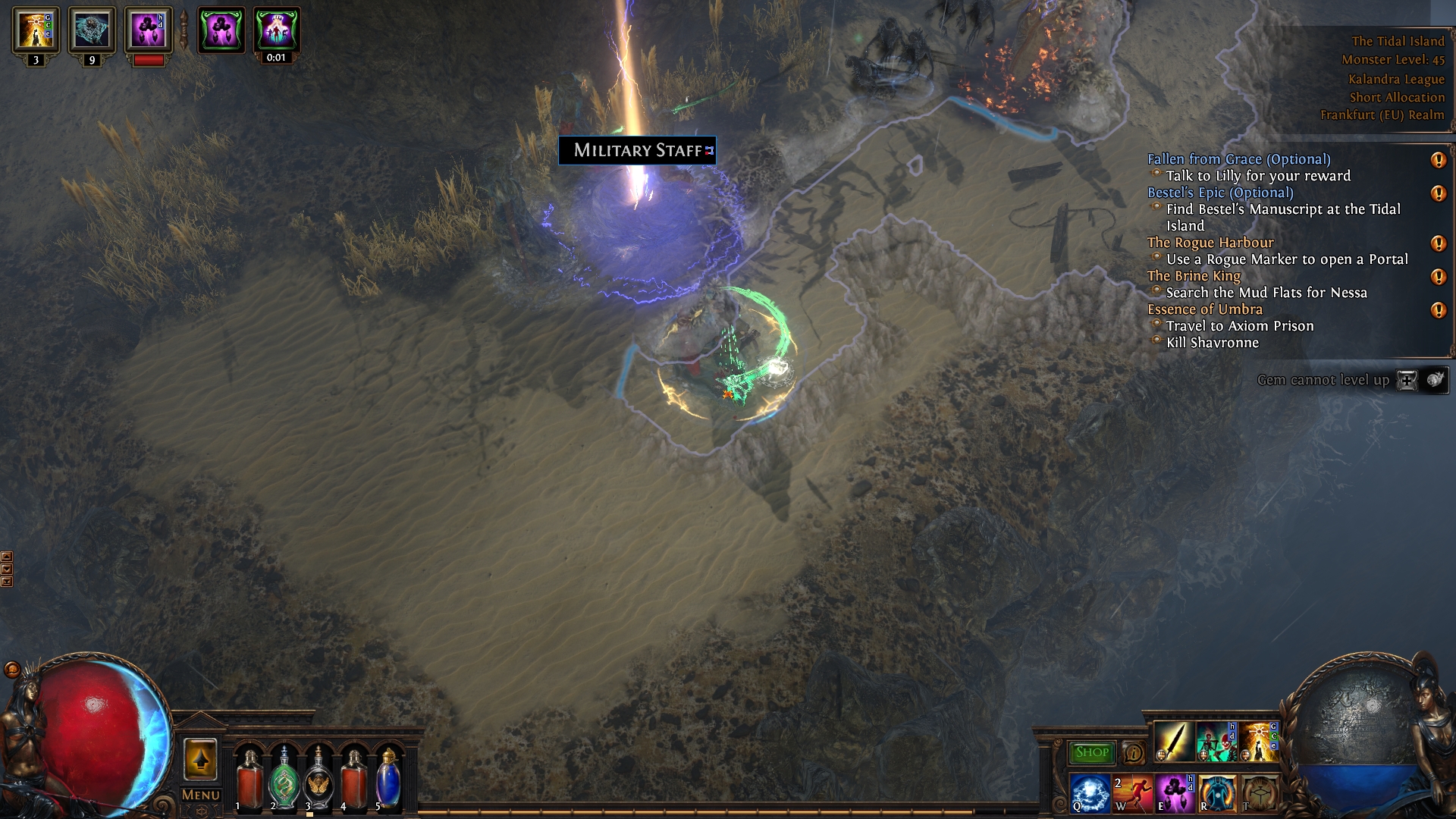Activate the running man skill on W
This screenshot has height=819, width=1456.
tap(1132, 793)
